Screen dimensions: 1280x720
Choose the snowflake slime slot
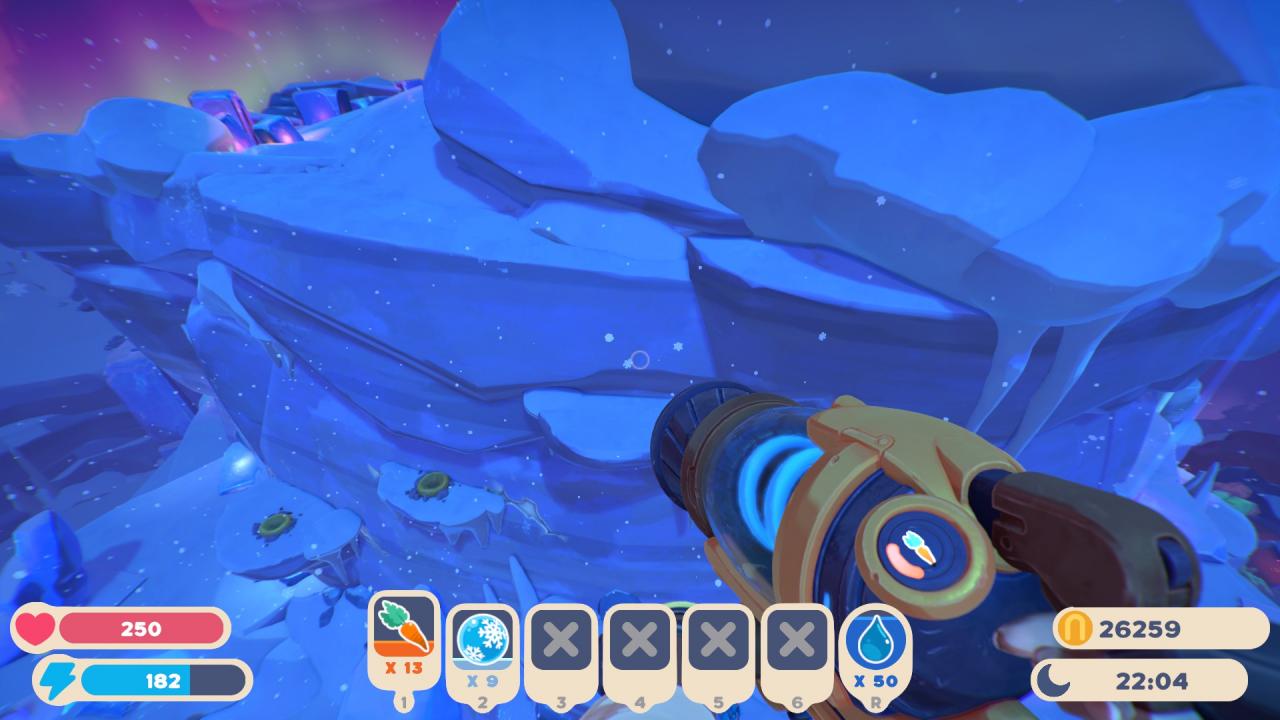coord(482,642)
